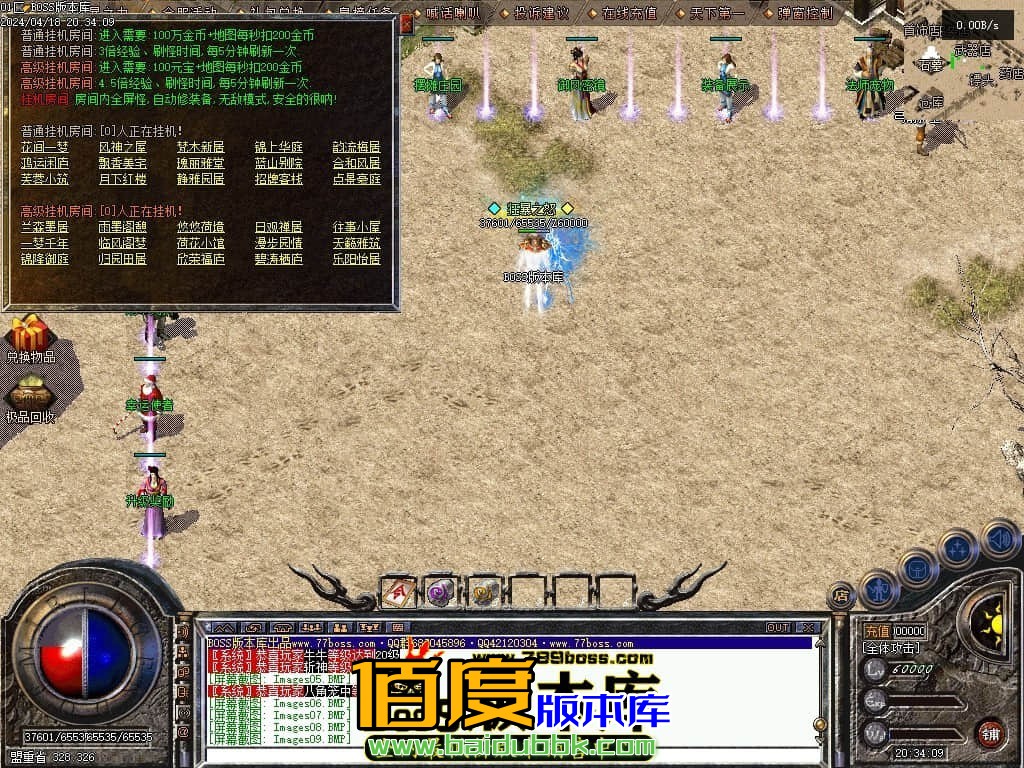Click the round 铺 shop button
This screenshot has height=768, width=1024.
click(x=990, y=732)
